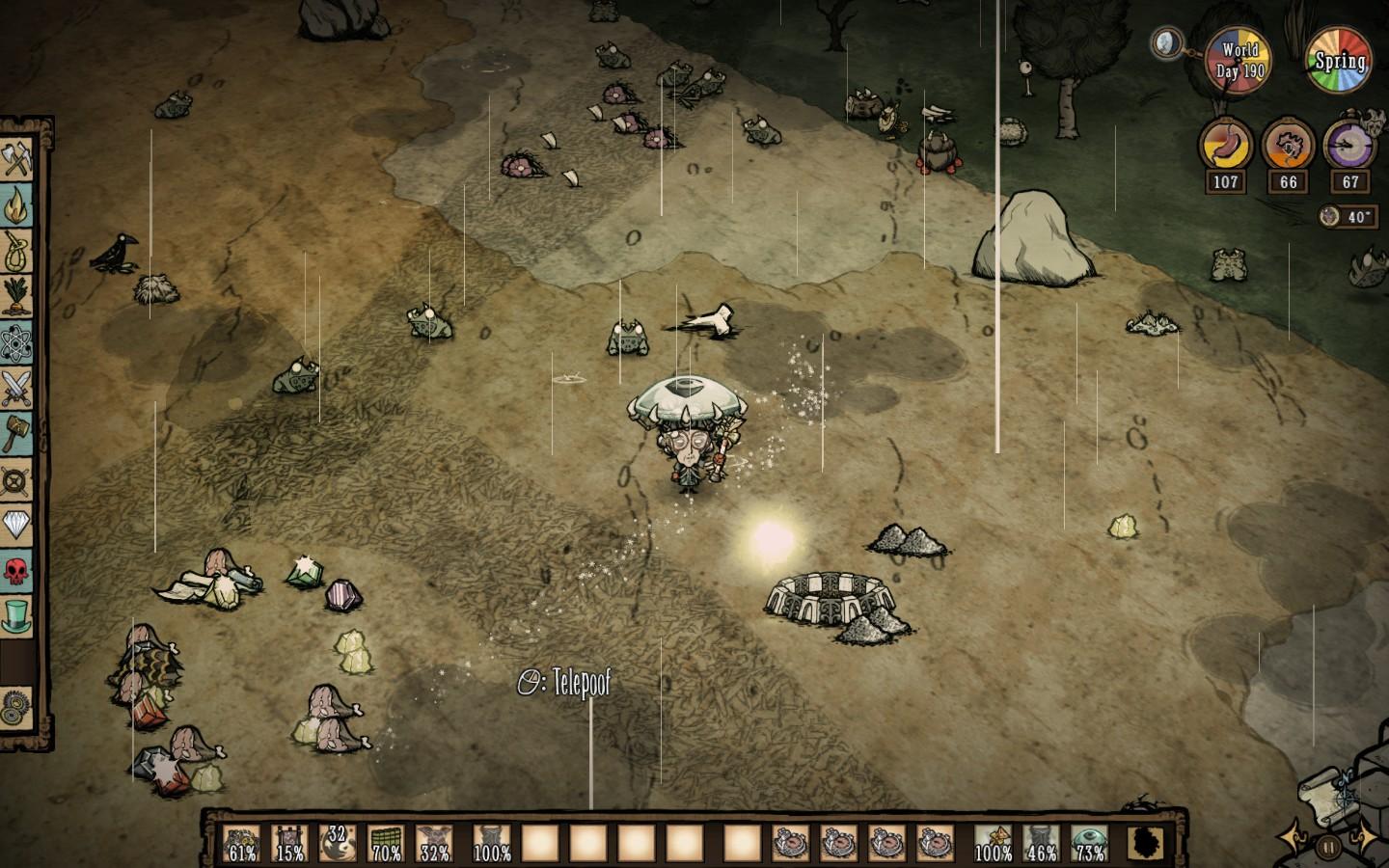Screen dimensions: 1389x868
Task: Open the Magic red skull tab
Action: click(17, 569)
